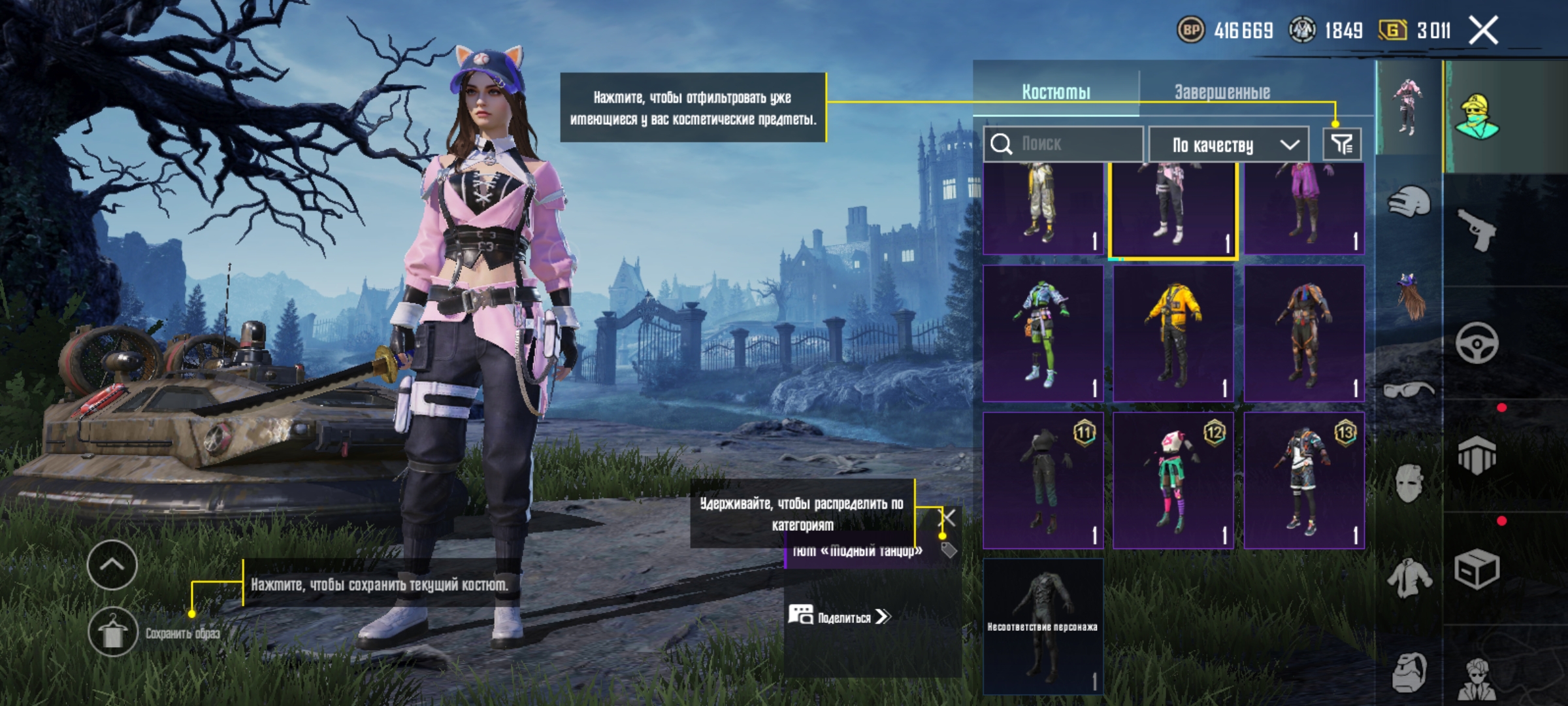Close the inventory with the top-right X
Screen dimensions: 1568x706
pyautogui.click(x=1483, y=30)
